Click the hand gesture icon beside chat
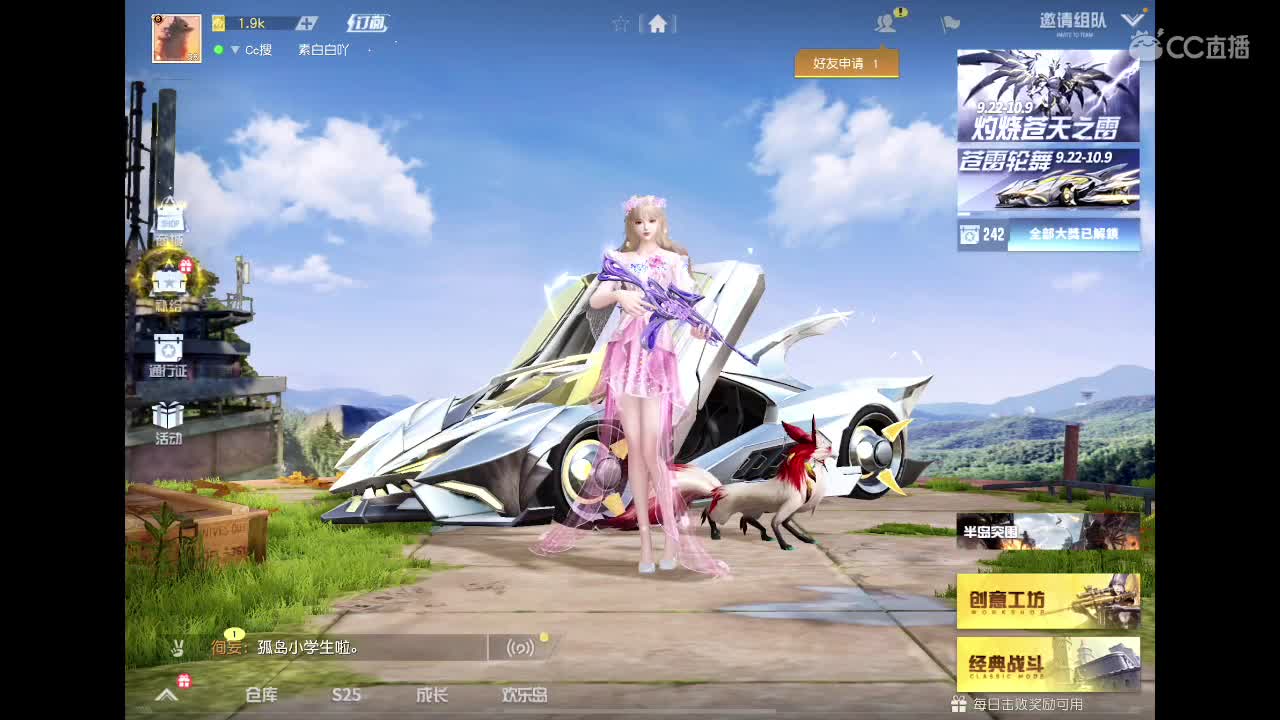The height and width of the screenshot is (720, 1280). pos(176,648)
